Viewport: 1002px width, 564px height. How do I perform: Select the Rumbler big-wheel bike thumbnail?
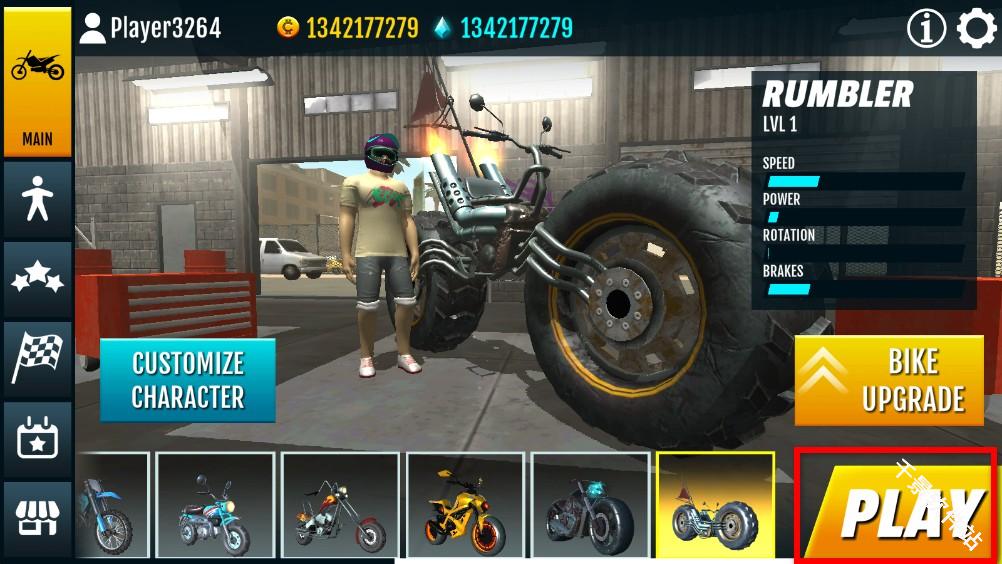tap(715, 505)
